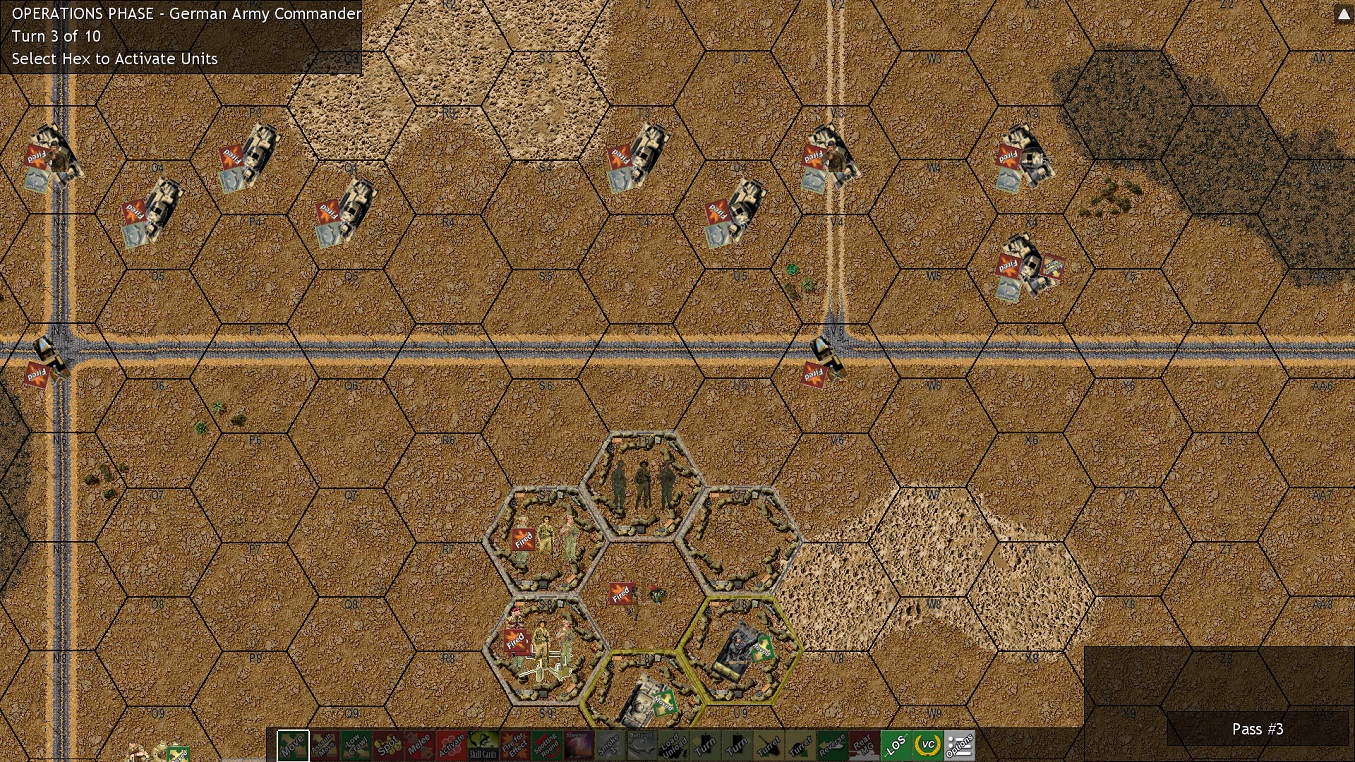This screenshot has width=1355, height=762.
Task: Select the Low Crawl icon
Action: pos(356,746)
